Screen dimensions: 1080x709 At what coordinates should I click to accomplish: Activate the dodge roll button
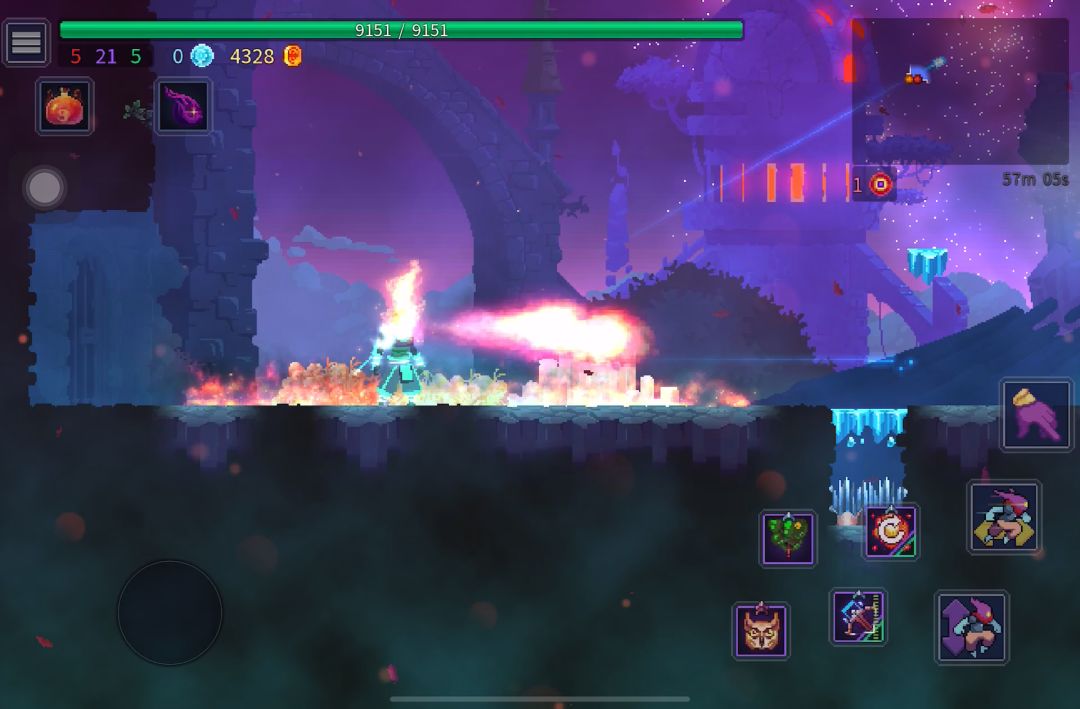[x=1004, y=517]
